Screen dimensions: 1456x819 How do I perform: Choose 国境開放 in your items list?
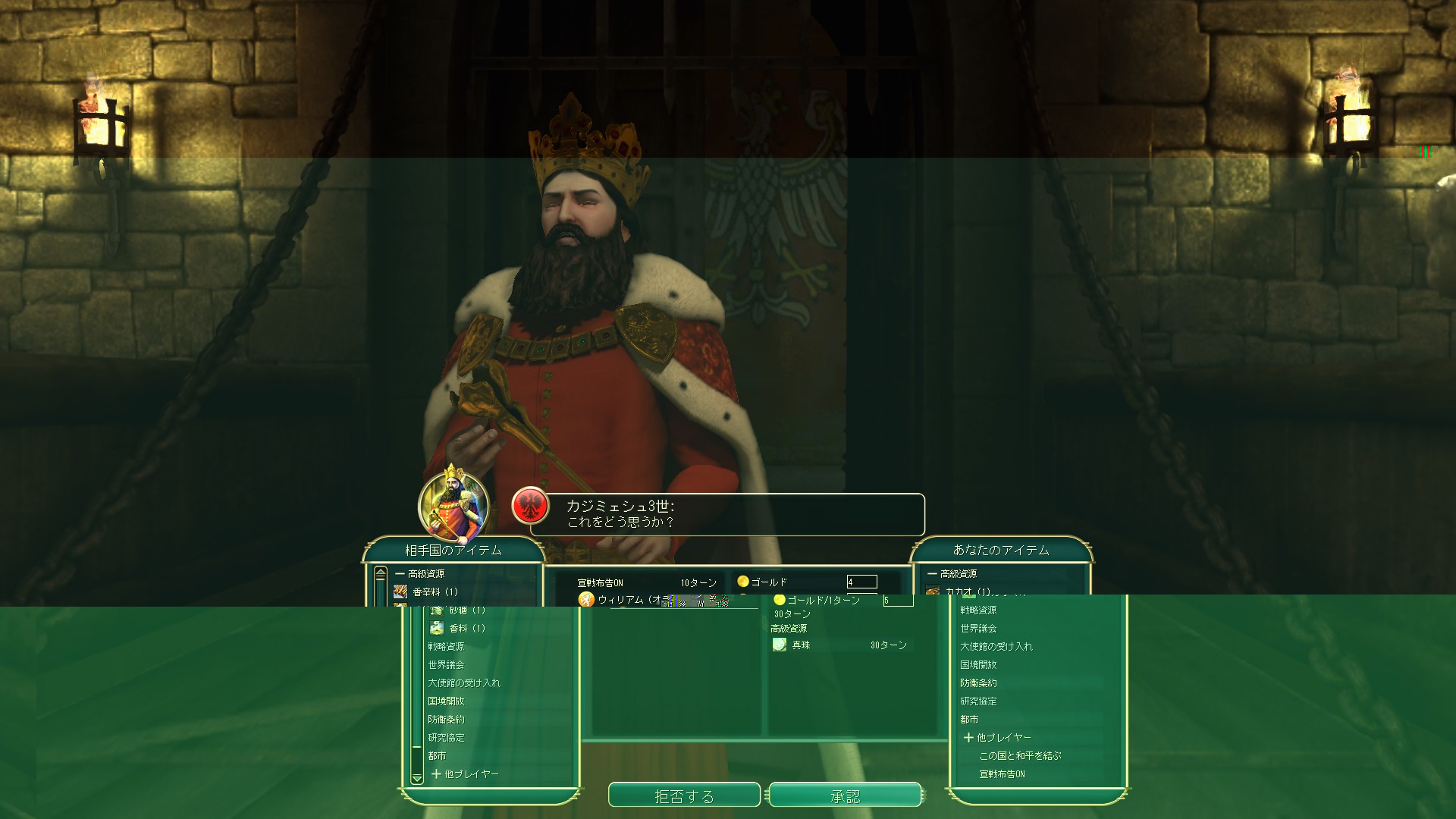[x=978, y=664]
